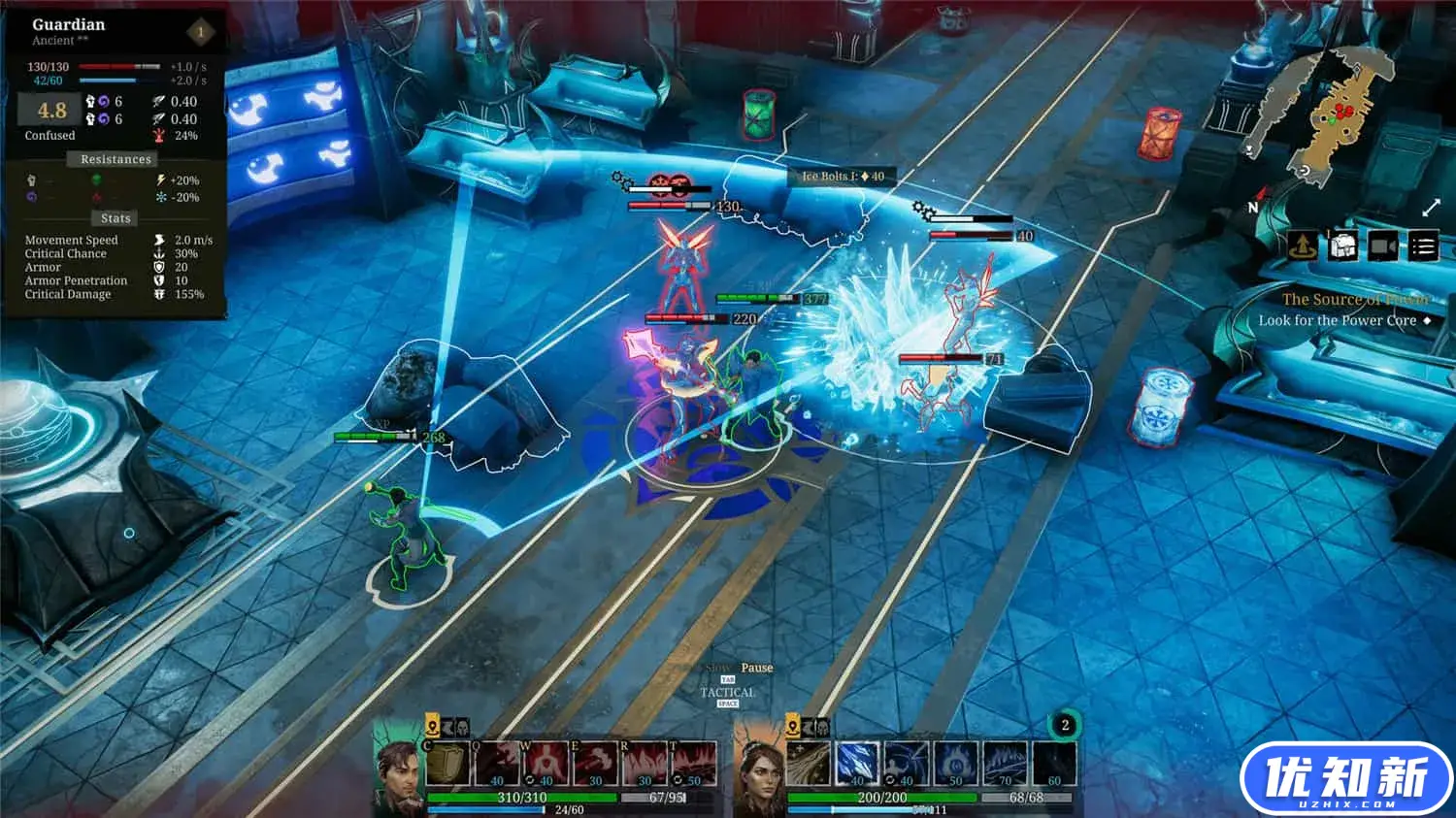Click the Resistances header in Guardian panel
1456x818 pixels.
[x=116, y=159]
